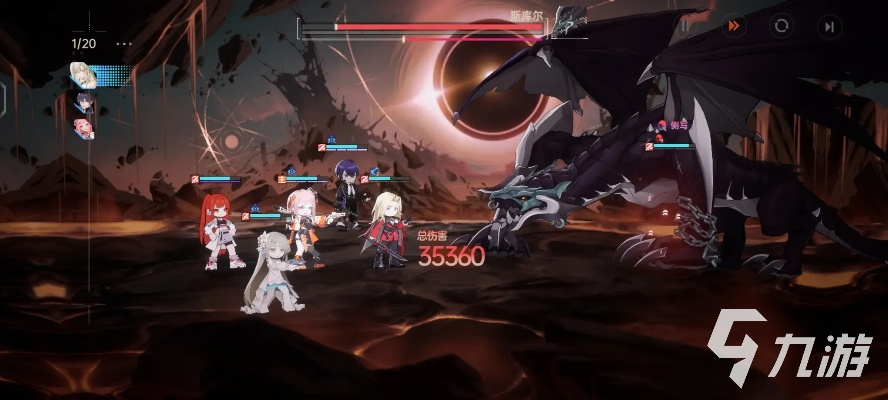Toggle the auto-battle circular arrows button
This screenshot has width=888, height=400.
[783, 26]
